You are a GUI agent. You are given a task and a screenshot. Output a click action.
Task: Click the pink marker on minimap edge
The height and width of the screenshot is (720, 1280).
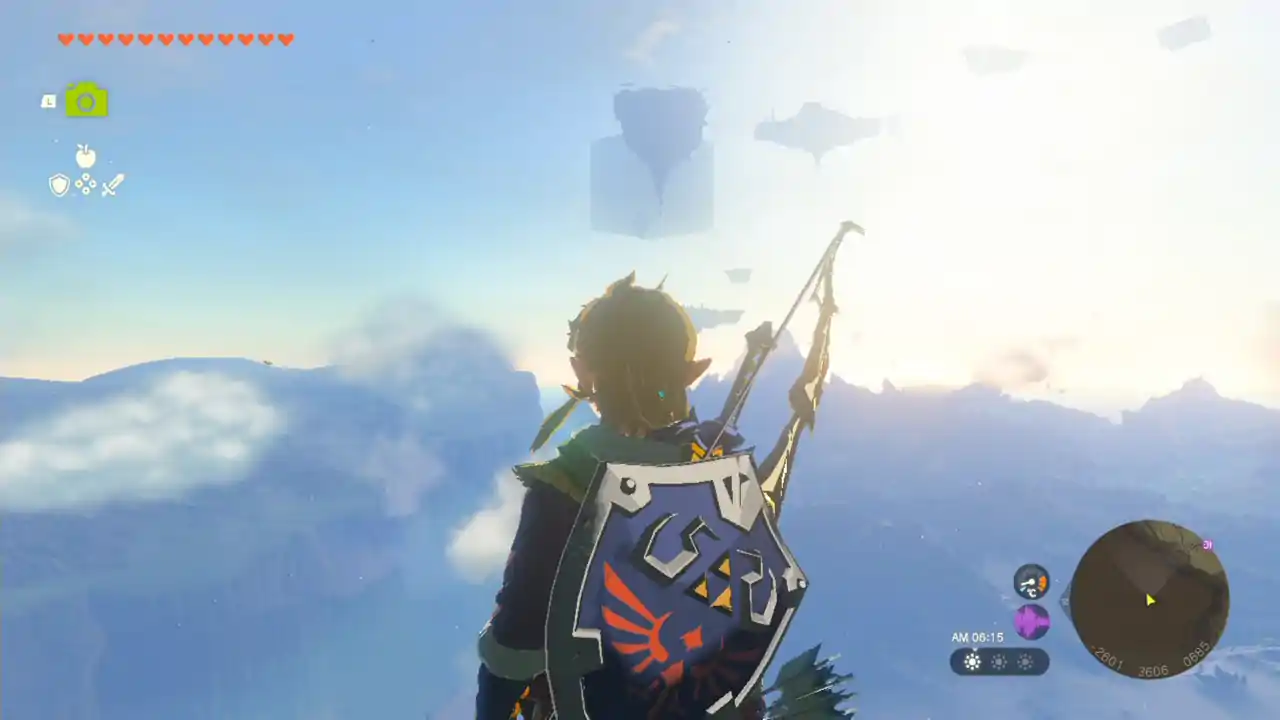[x=1207, y=545]
